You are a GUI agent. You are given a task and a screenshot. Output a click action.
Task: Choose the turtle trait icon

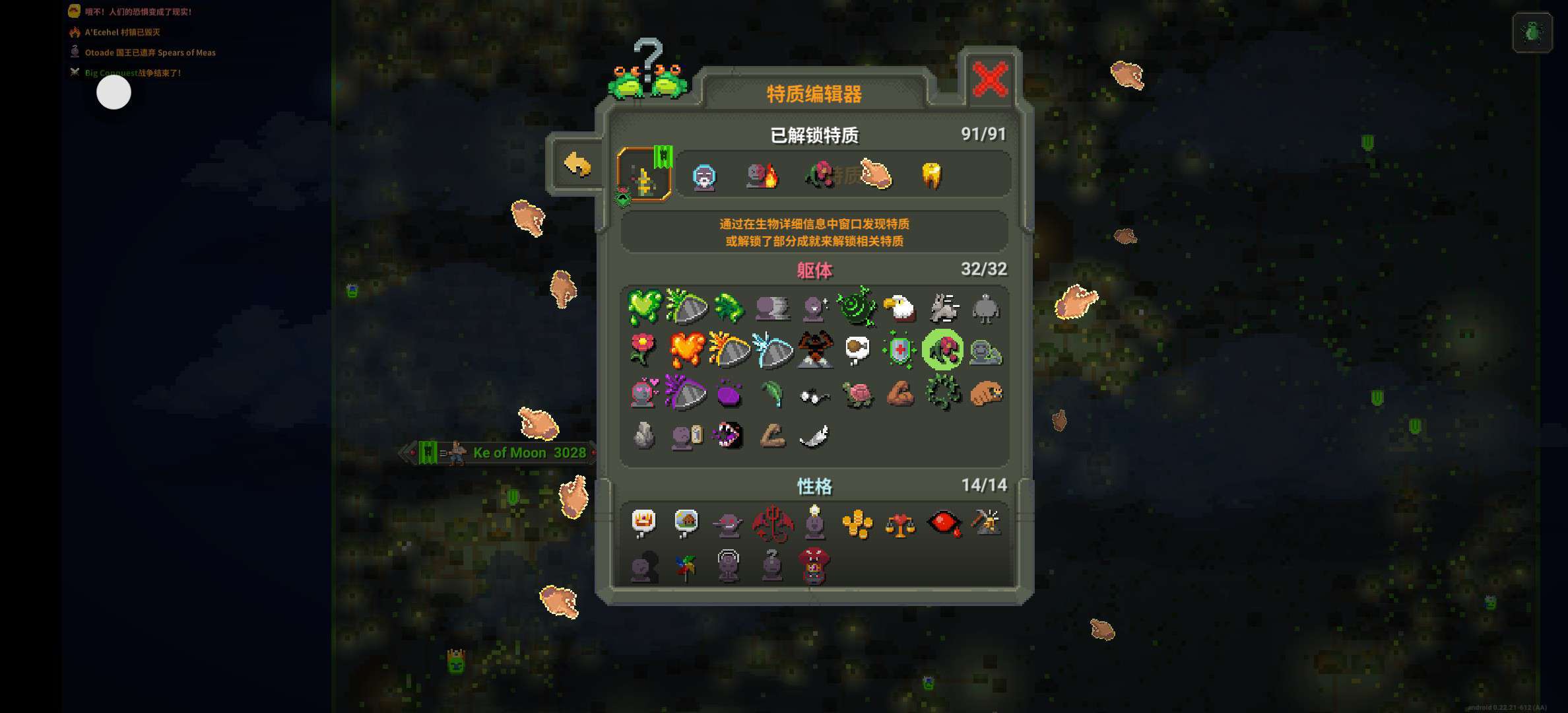pos(857,394)
